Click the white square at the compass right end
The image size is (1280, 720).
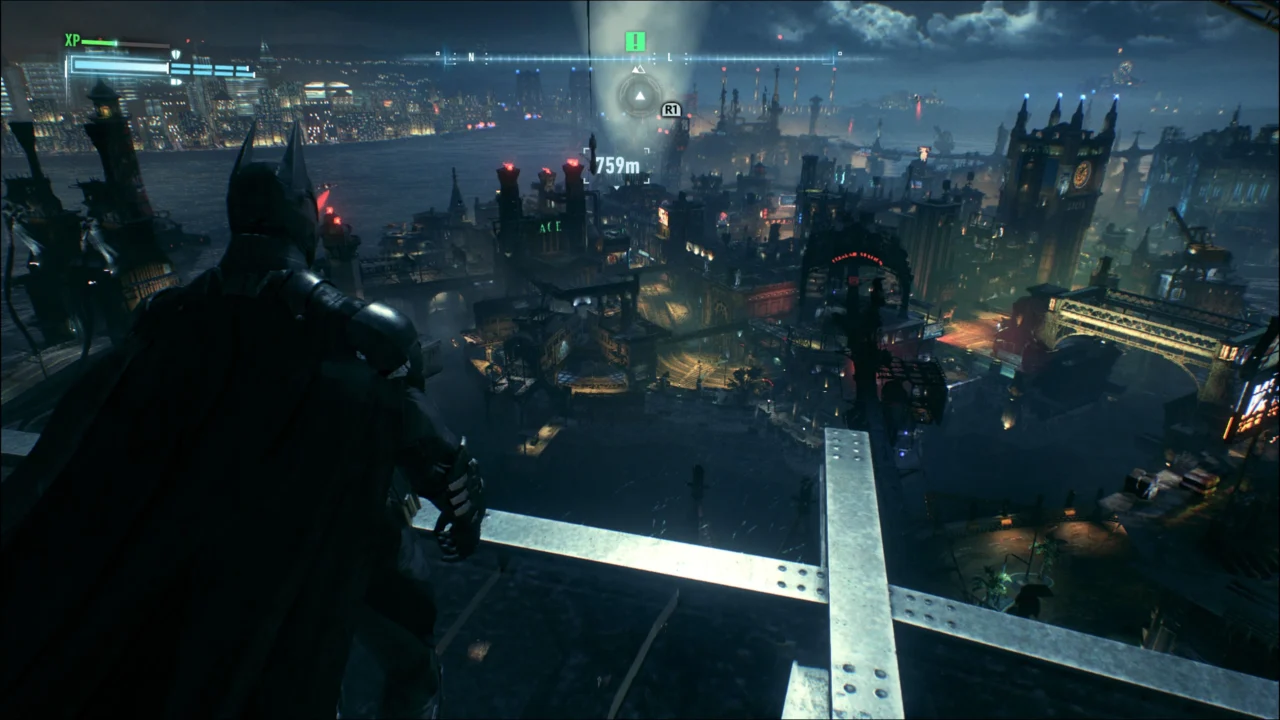tap(838, 53)
